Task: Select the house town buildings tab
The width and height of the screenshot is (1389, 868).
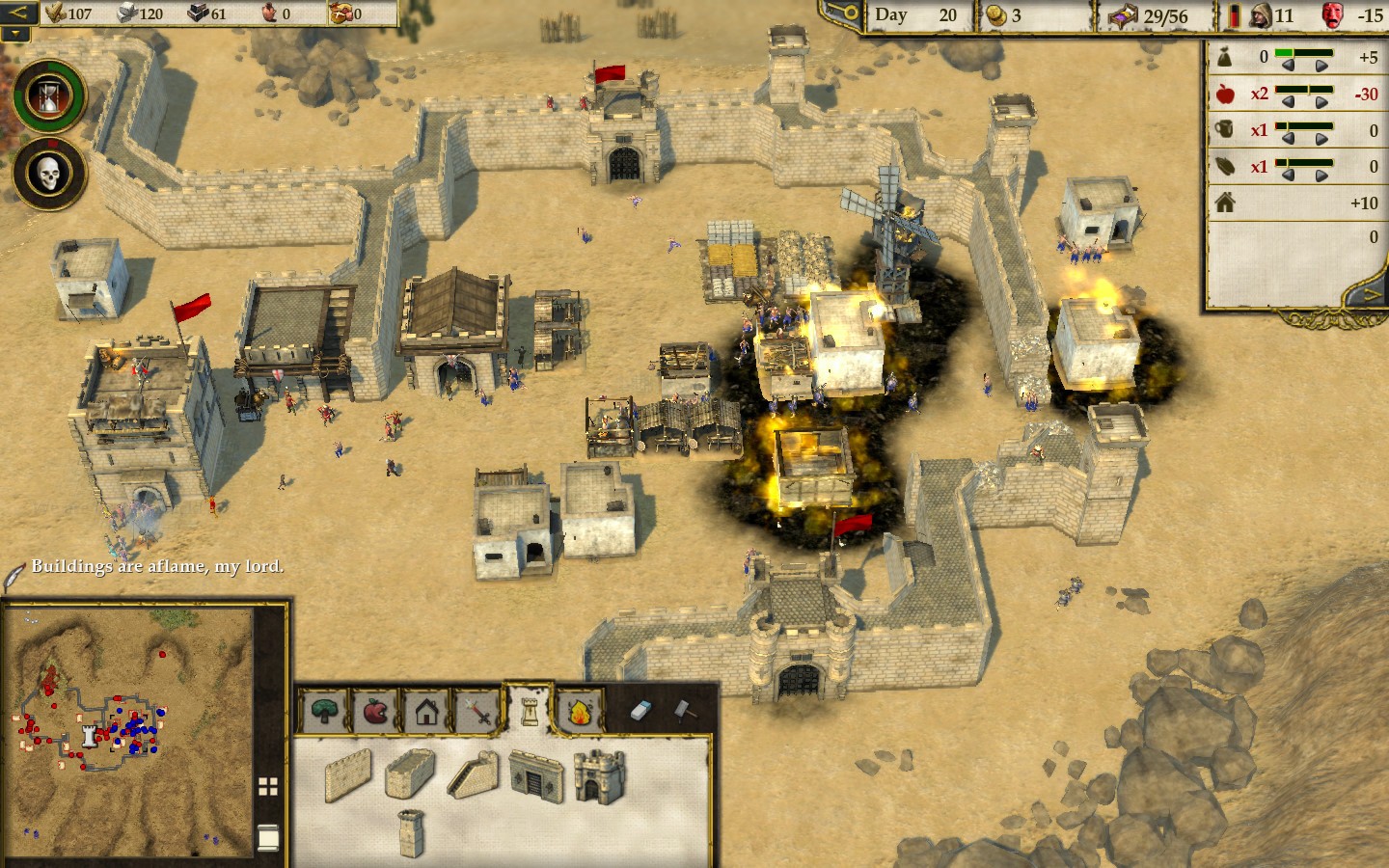Action: [427, 712]
